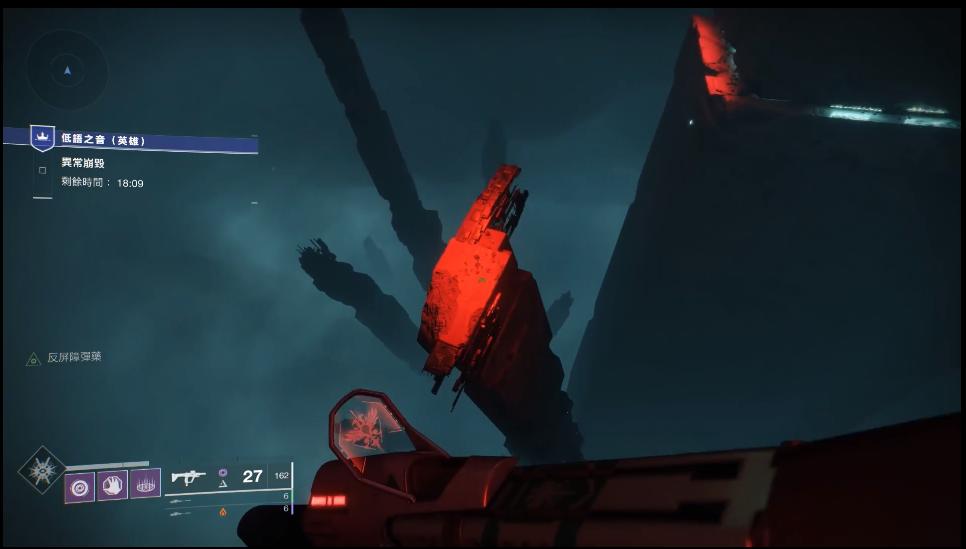Select the equipped primary weapon icon

pos(189,477)
